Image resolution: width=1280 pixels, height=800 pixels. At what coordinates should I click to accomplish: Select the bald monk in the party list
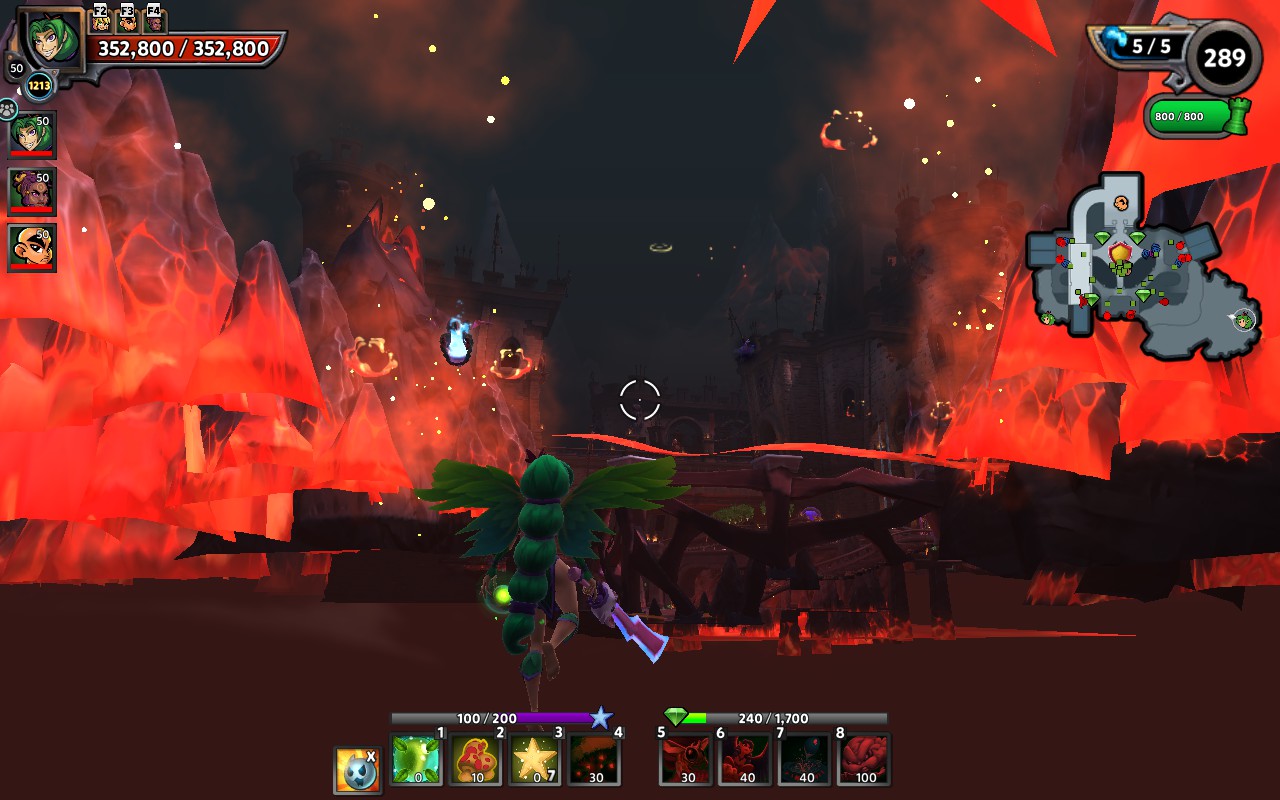(x=32, y=247)
